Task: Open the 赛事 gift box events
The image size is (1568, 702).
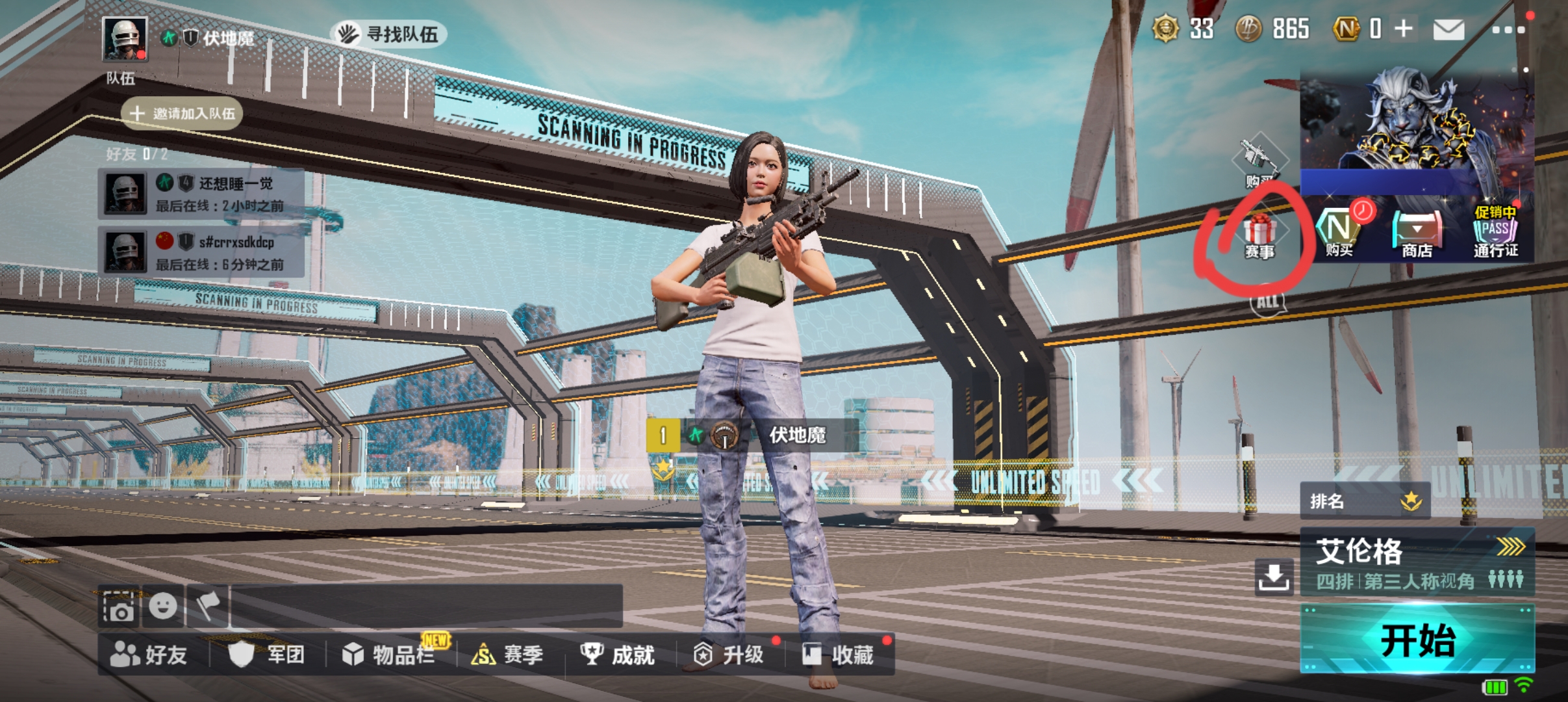Action: [x=1259, y=236]
